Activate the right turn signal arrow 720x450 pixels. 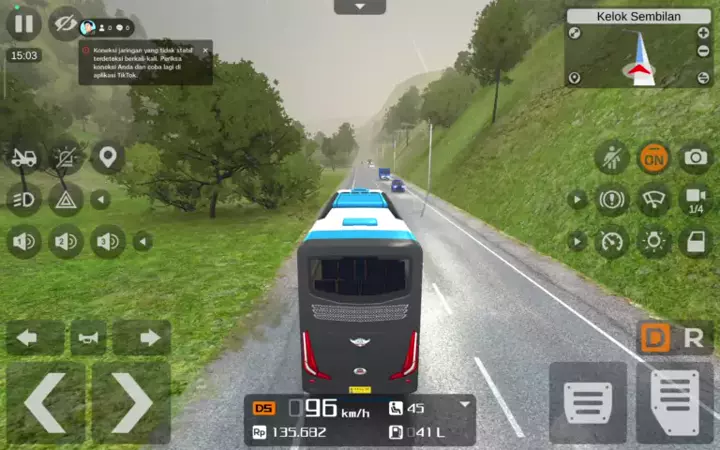coord(148,338)
